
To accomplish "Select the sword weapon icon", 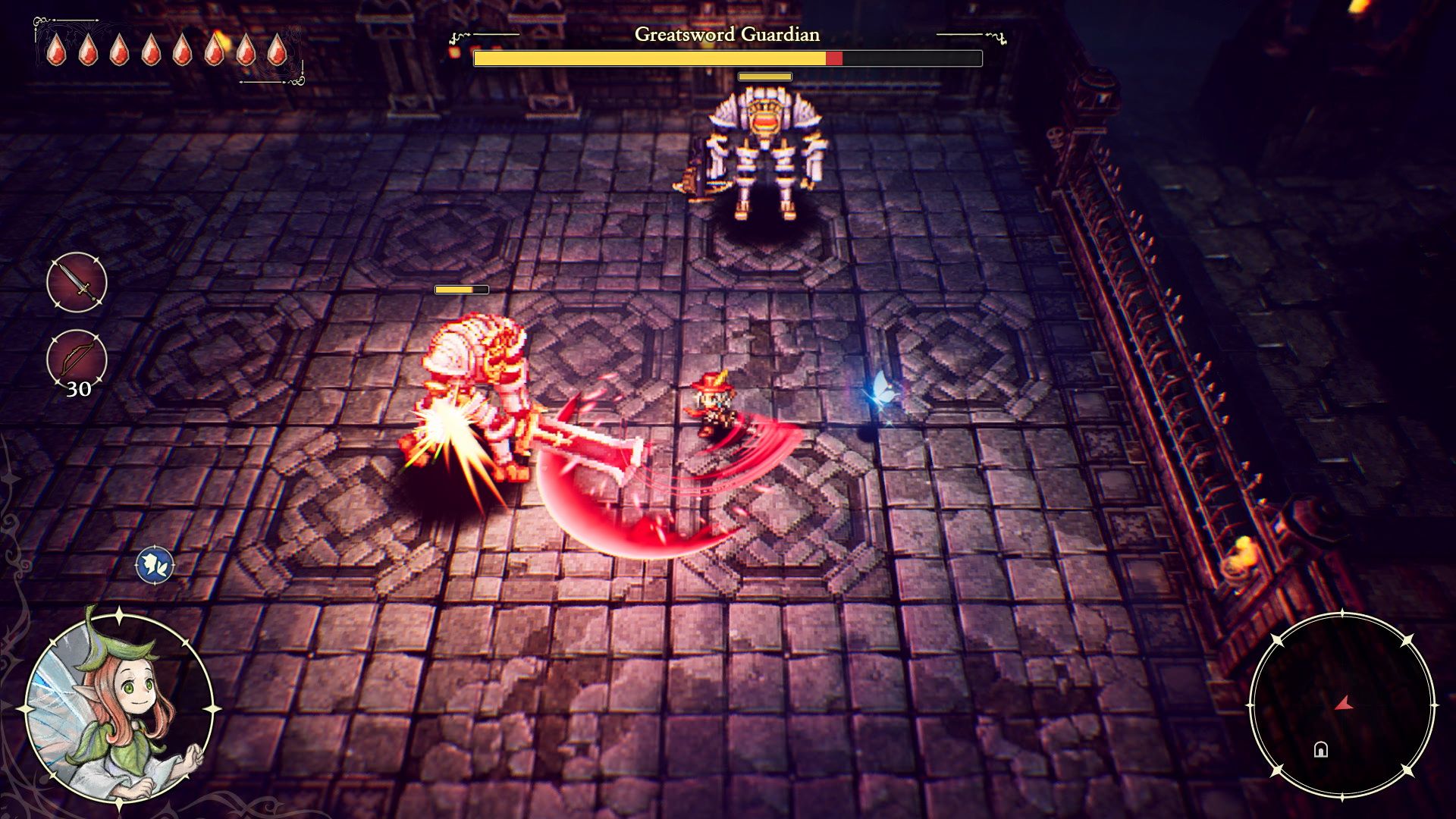I will pyautogui.click(x=77, y=282).
